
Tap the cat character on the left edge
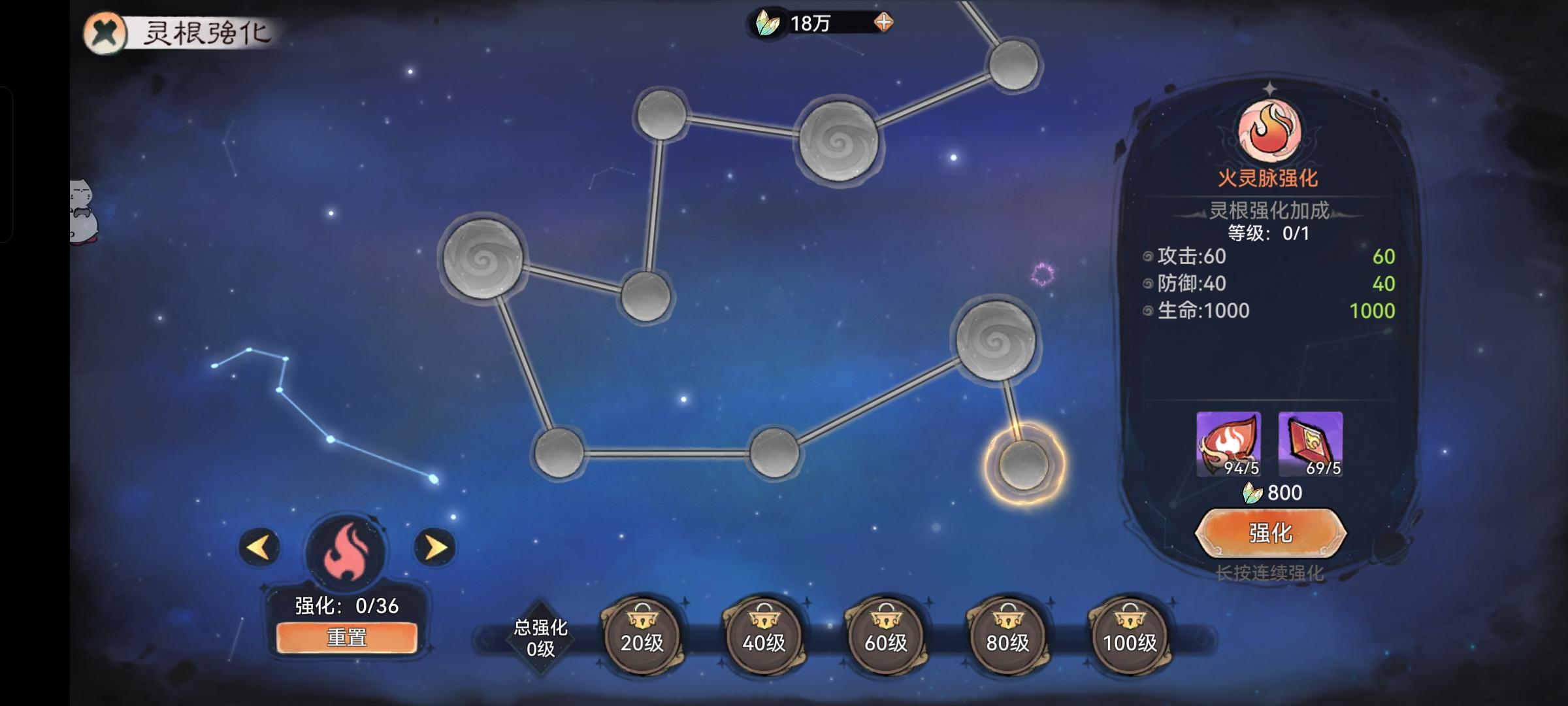click(84, 209)
